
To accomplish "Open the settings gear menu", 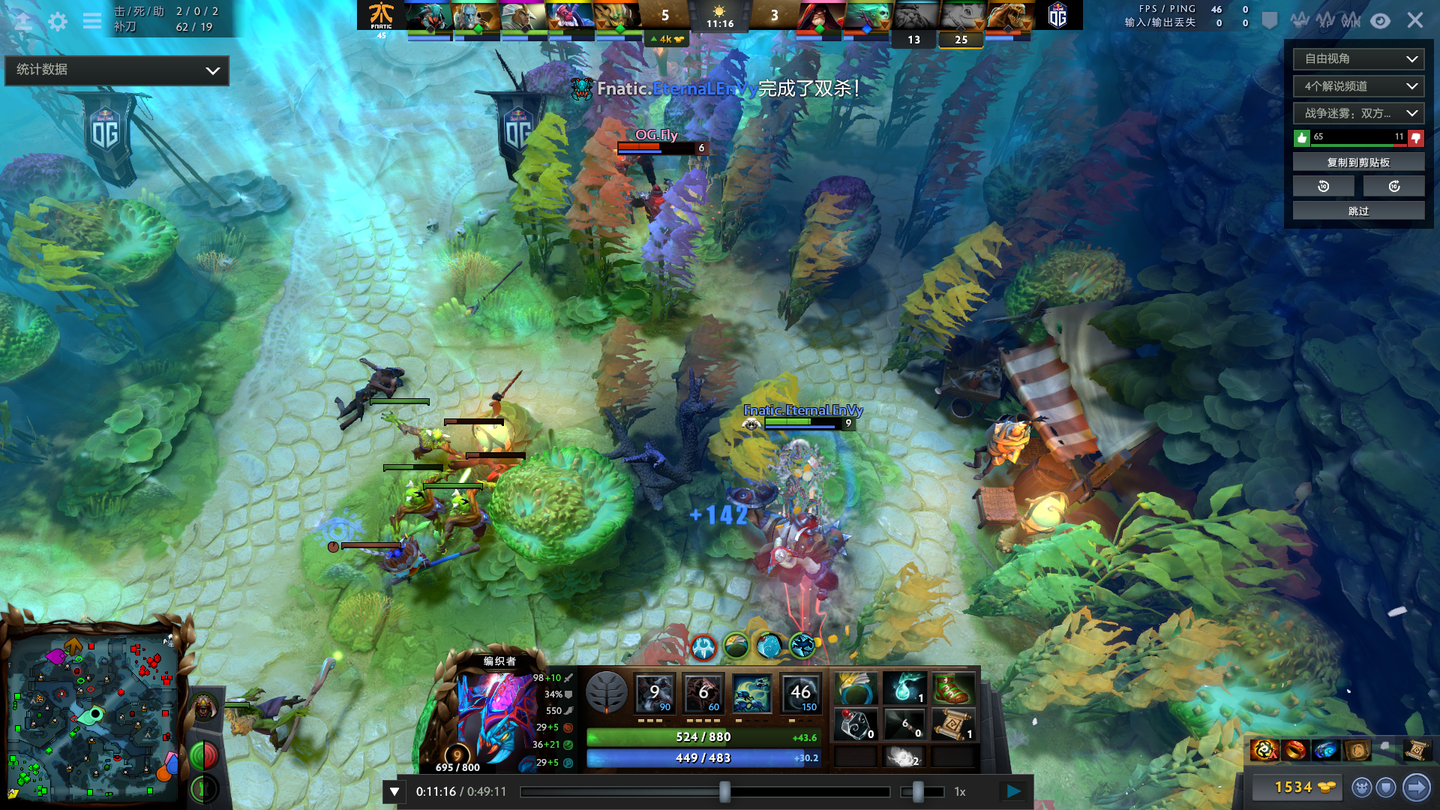I will [58, 21].
